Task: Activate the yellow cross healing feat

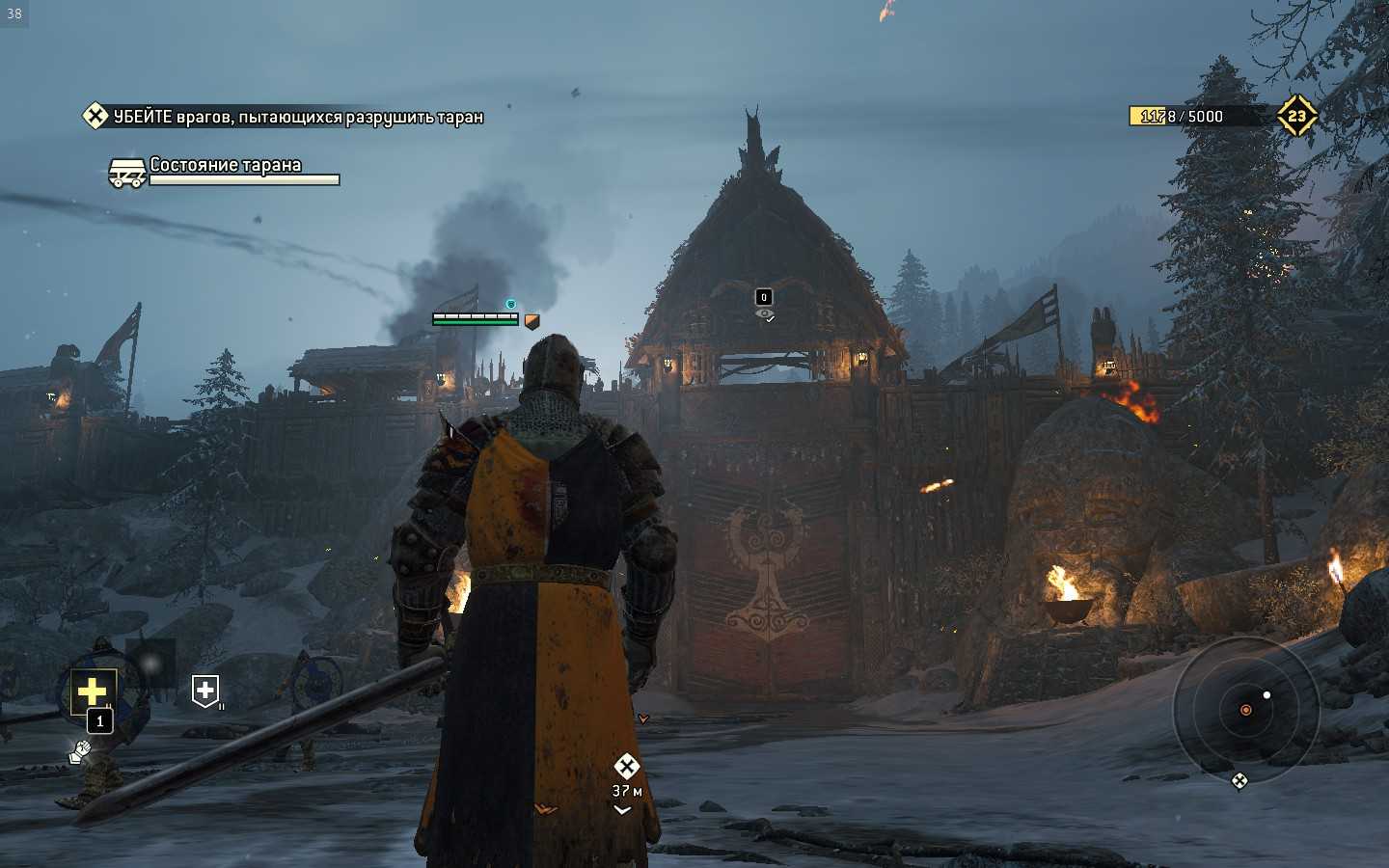Action: tap(93, 691)
